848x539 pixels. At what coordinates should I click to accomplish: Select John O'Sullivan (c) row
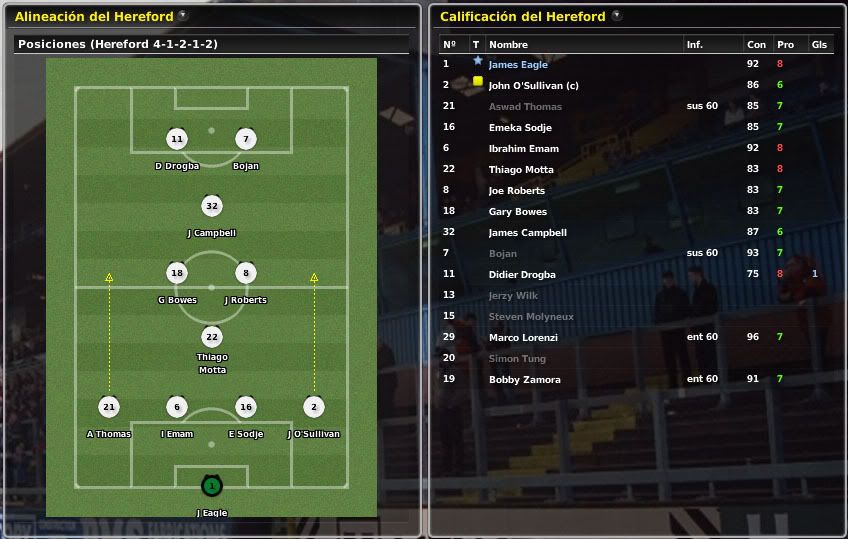coord(533,86)
